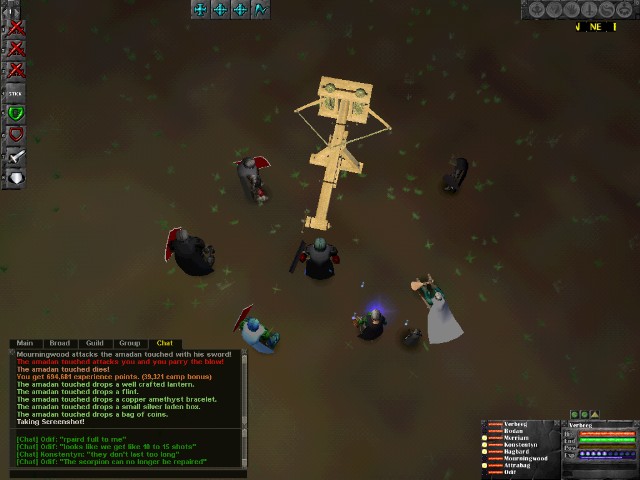The width and height of the screenshot is (640, 480).
Task: Select Odlr in the group list
Action: click(510, 472)
